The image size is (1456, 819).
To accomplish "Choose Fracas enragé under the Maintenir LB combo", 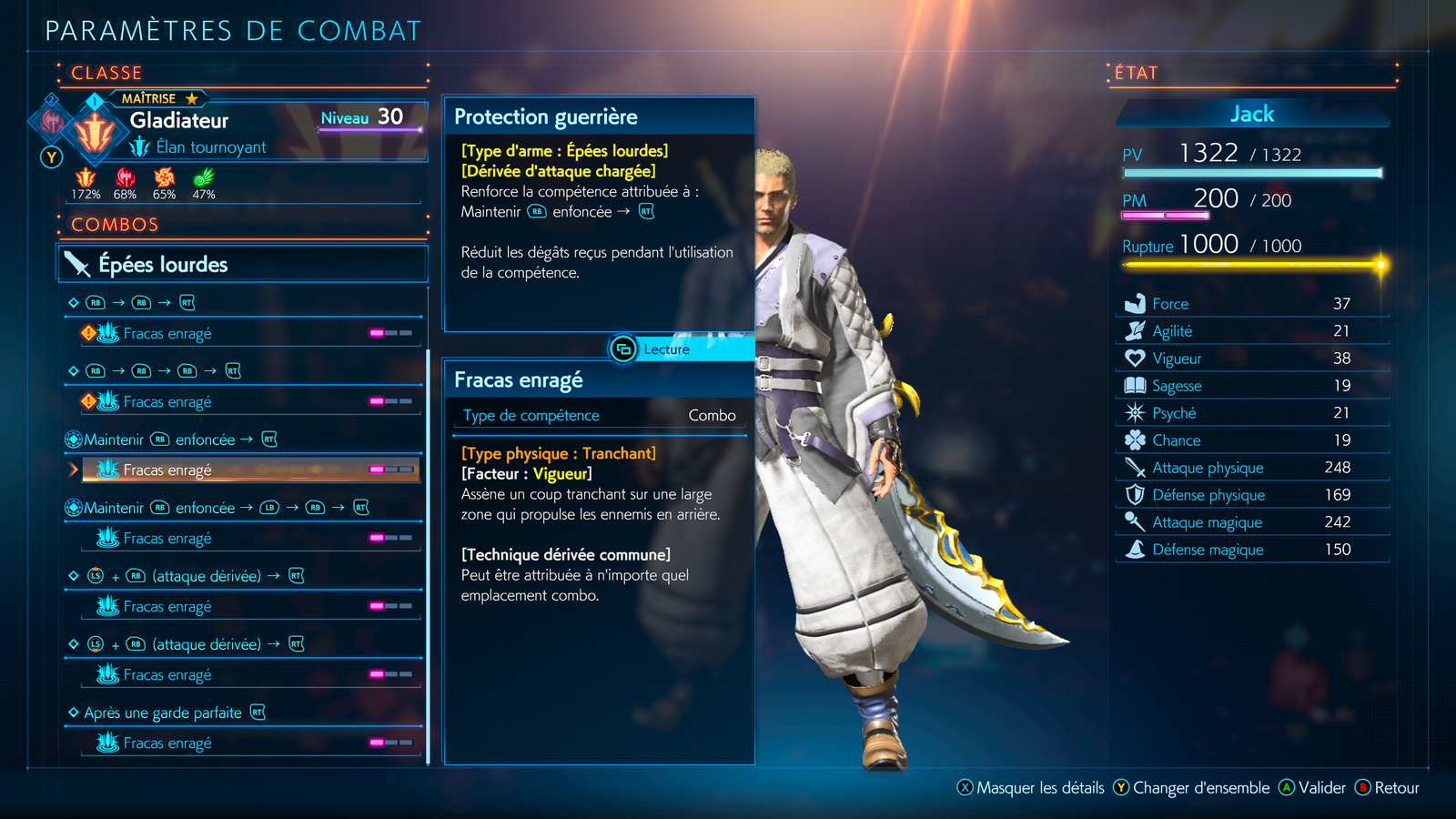I will [x=250, y=539].
